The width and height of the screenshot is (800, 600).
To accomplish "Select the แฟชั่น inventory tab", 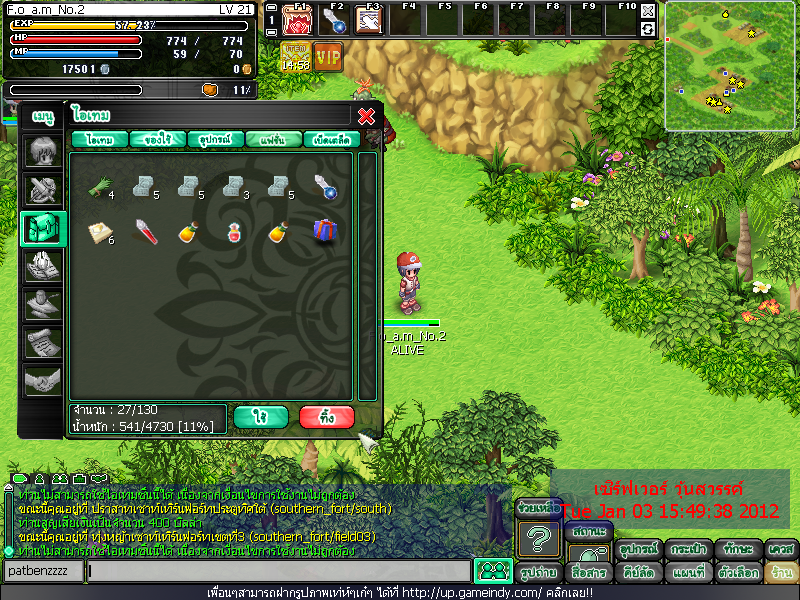I will click(272, 140).
